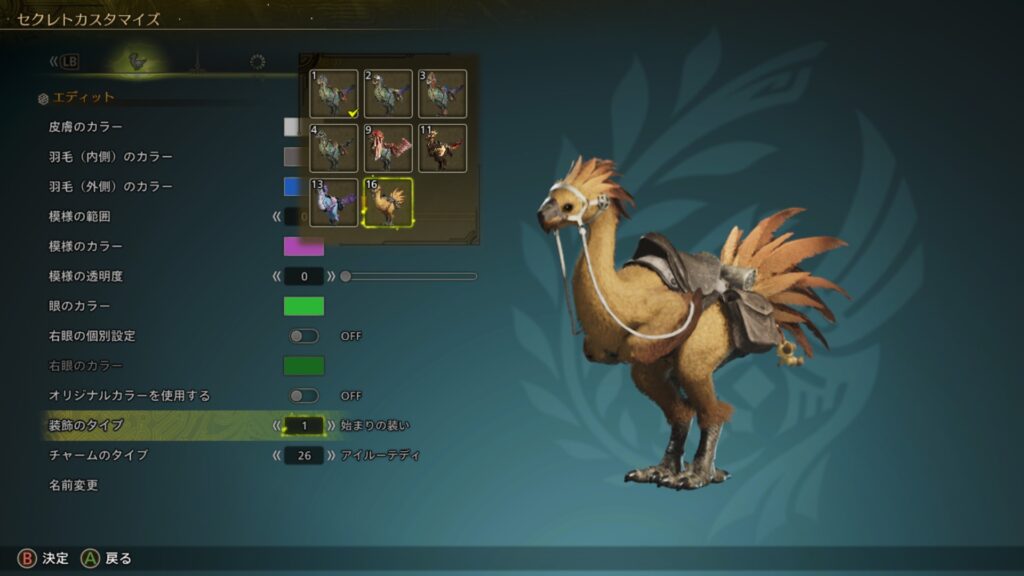Image resolution: width=1024 pixels, height=576 pixels.
Task: Select decoration thumbnail number 11
Action: click(442, 147)
